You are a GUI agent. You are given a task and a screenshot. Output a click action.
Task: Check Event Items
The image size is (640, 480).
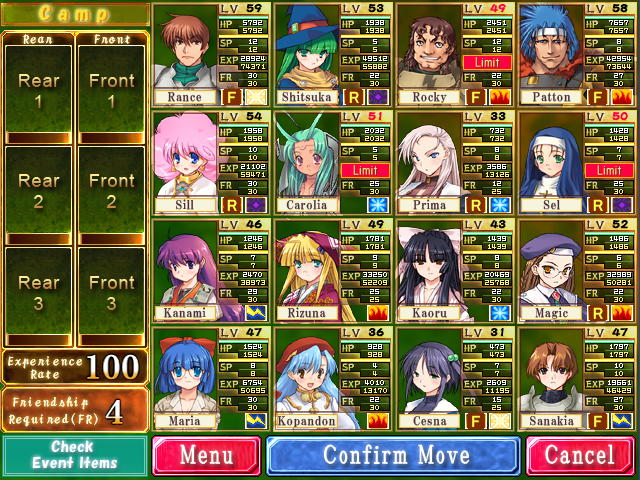pyautogui.click(x=75, y=456)
